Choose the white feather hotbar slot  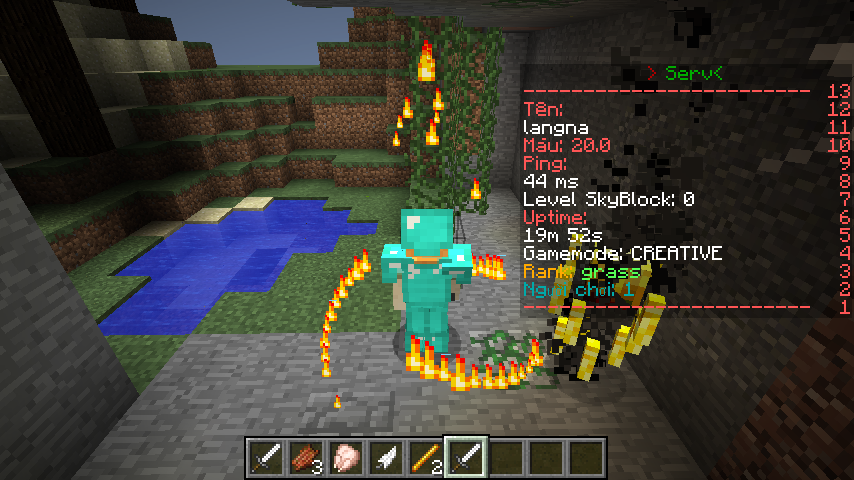(385, 458)
